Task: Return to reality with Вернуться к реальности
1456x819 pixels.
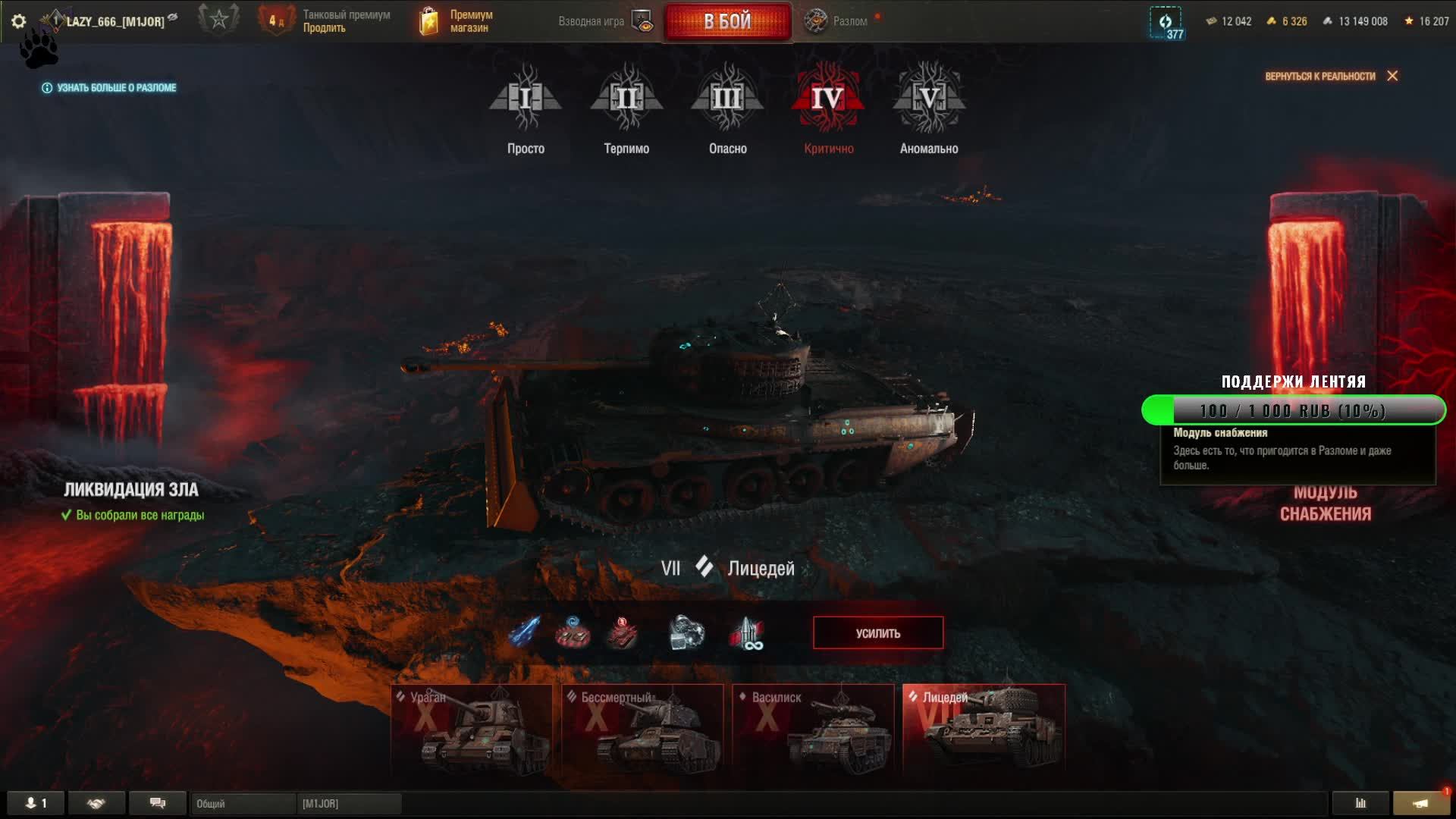Action: pos(1330,76)
